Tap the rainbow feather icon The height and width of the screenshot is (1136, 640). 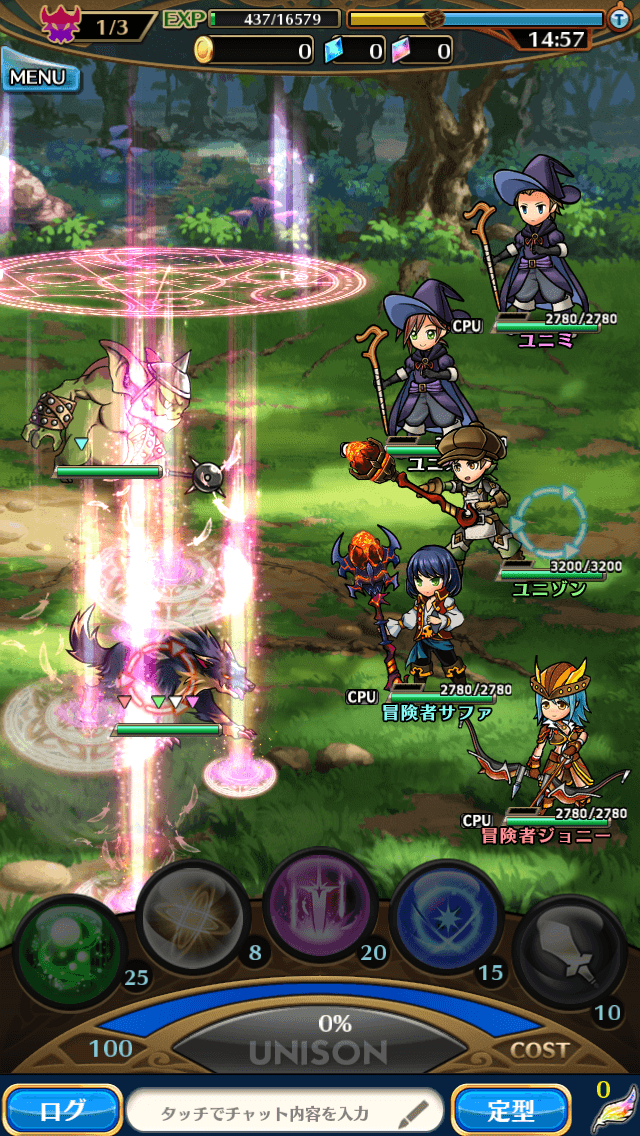tap(614, 1113)
